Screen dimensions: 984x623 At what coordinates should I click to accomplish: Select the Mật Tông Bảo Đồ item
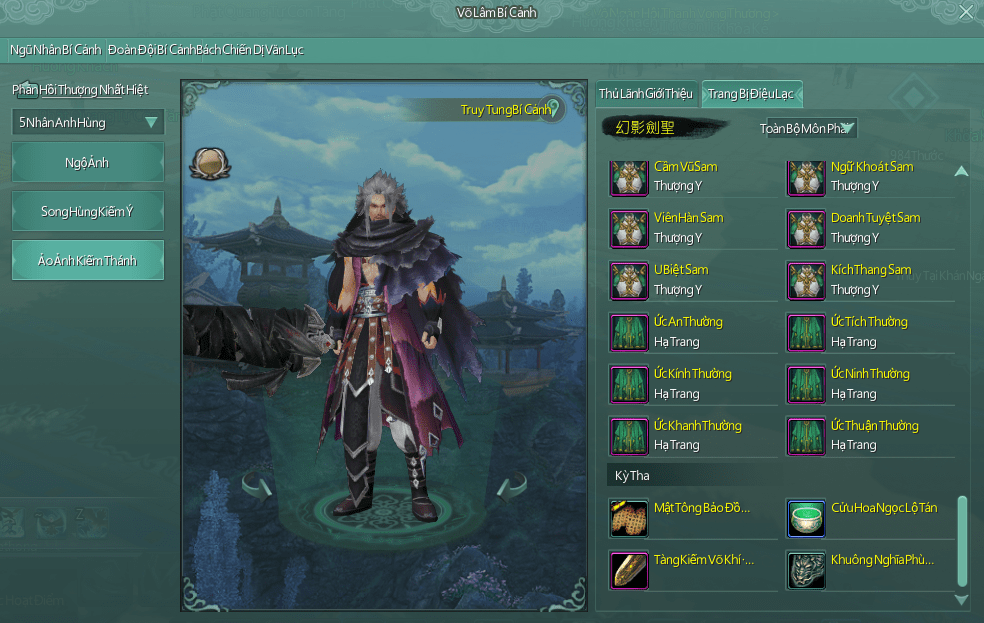(629, 519)
